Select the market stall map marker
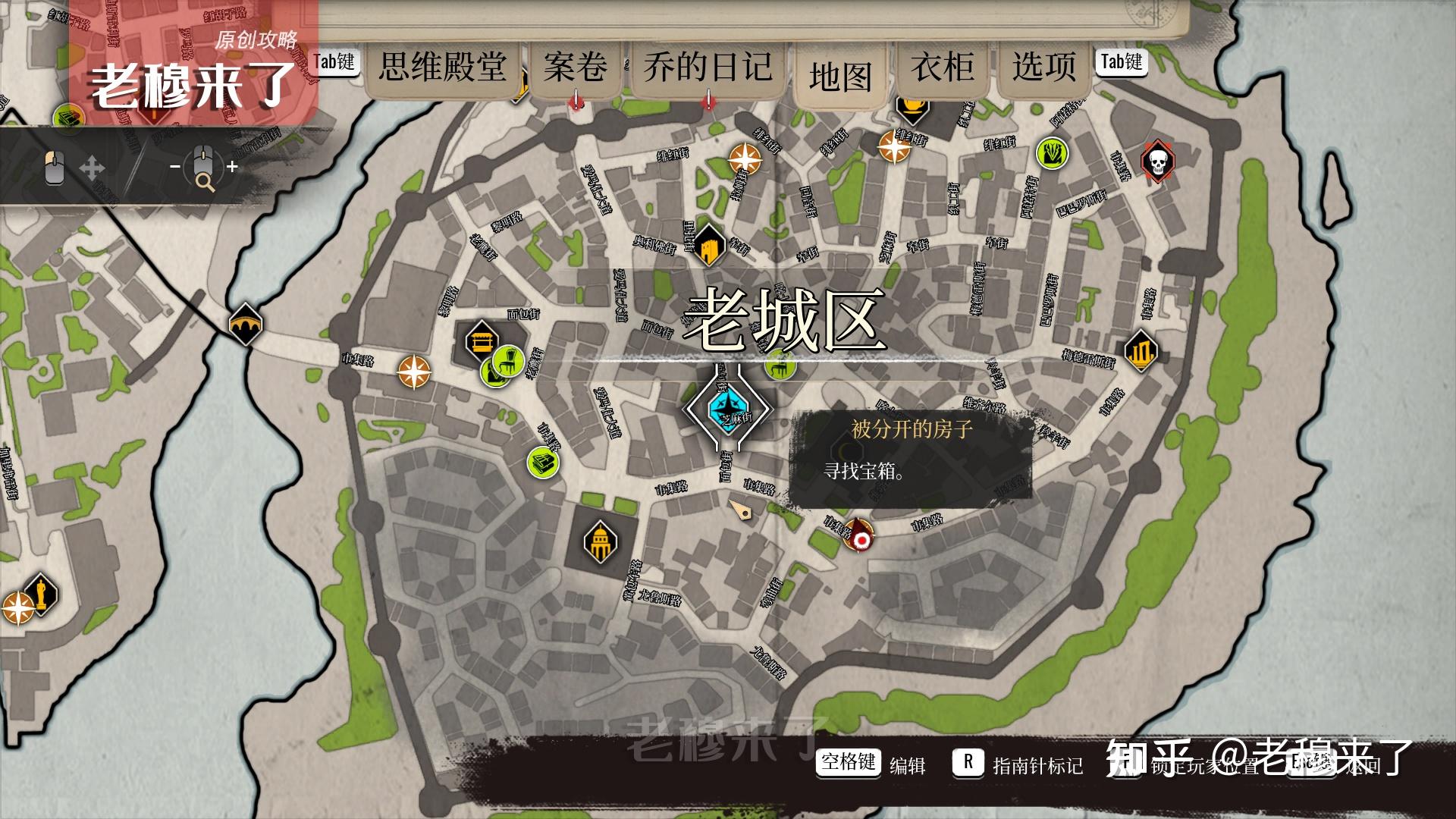Screen dimensions: 1456x819 481,340
